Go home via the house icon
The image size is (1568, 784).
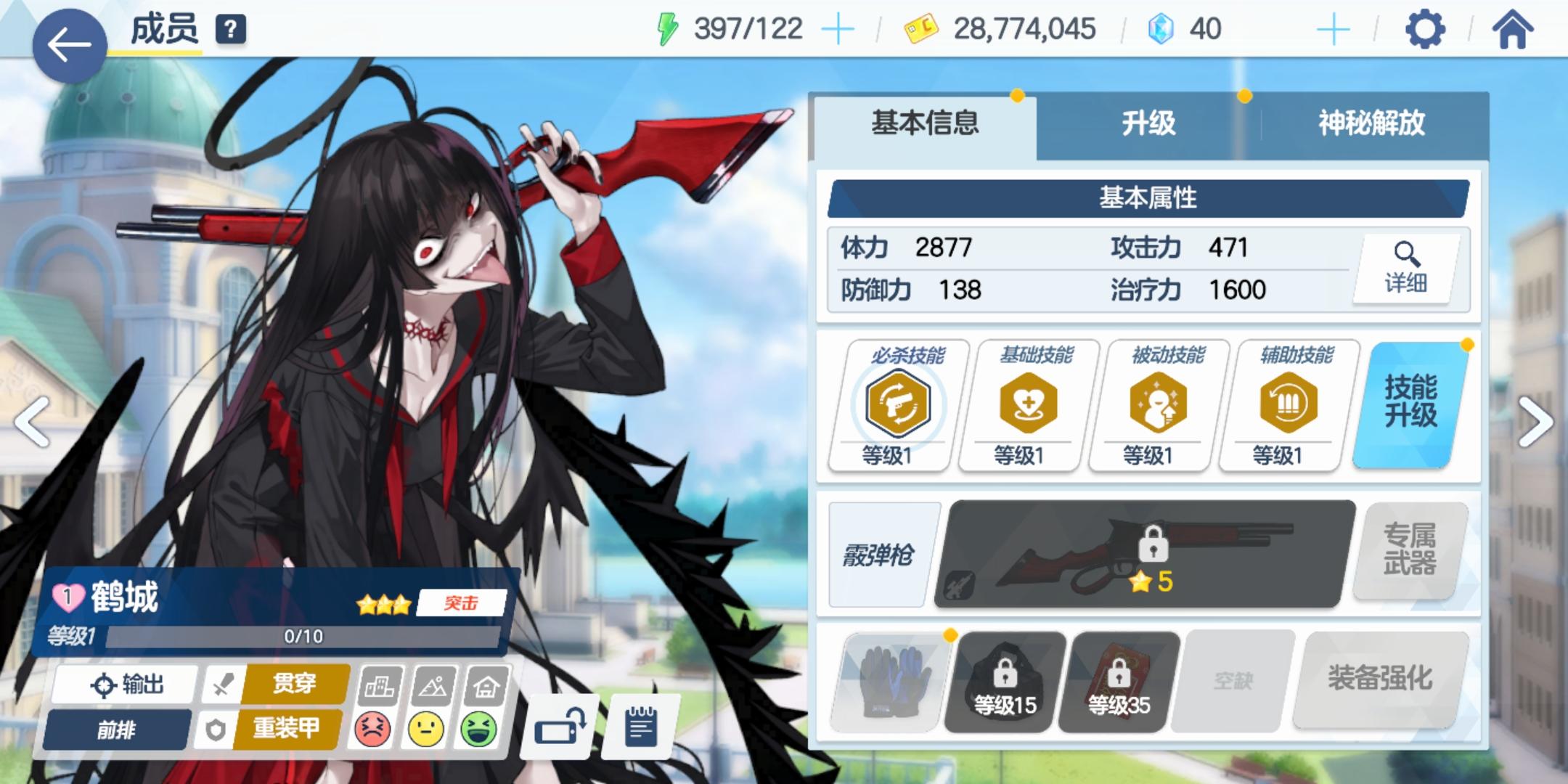[x=1514, y=29]
